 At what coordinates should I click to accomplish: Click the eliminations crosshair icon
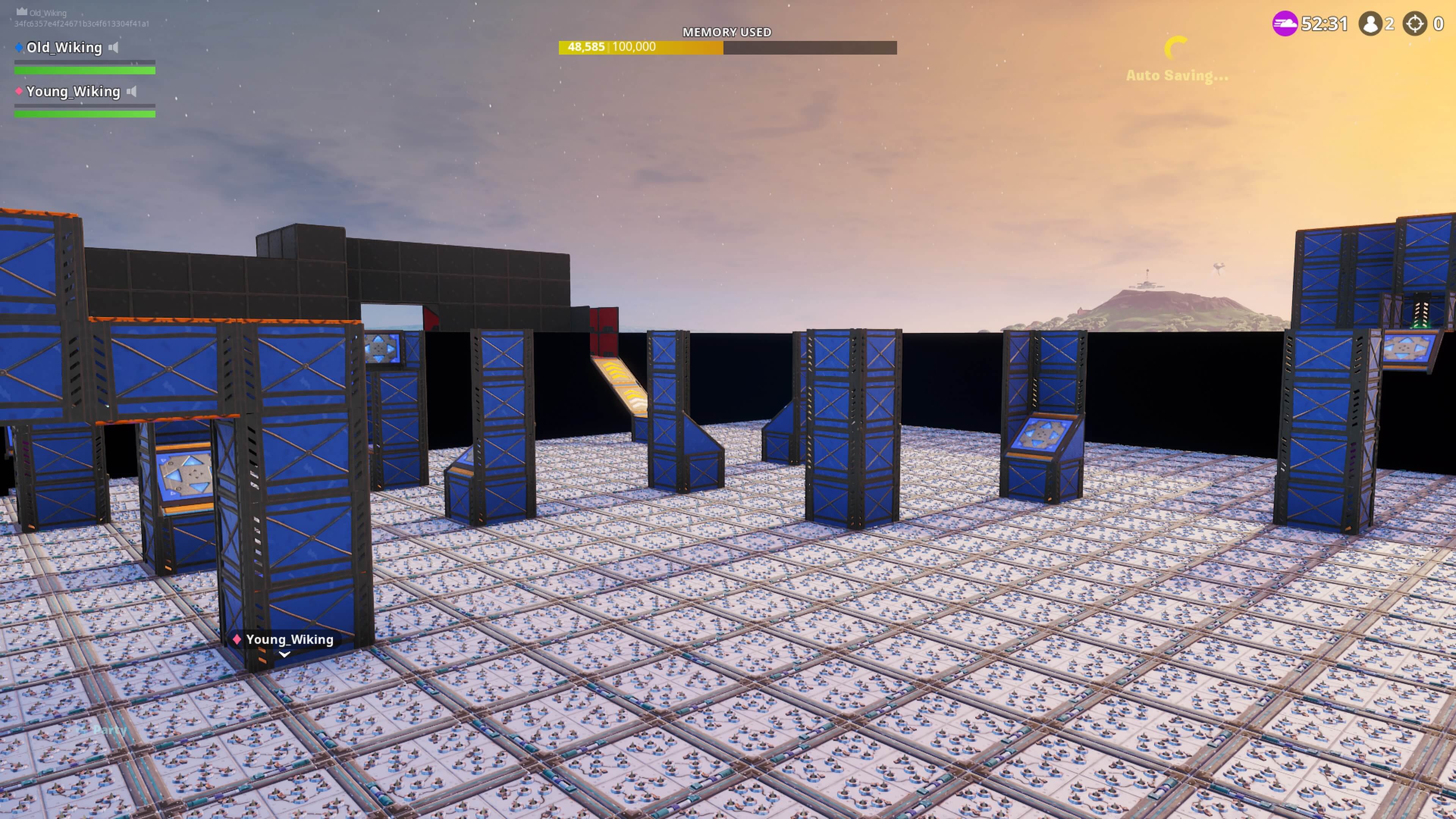[1415, 24]
